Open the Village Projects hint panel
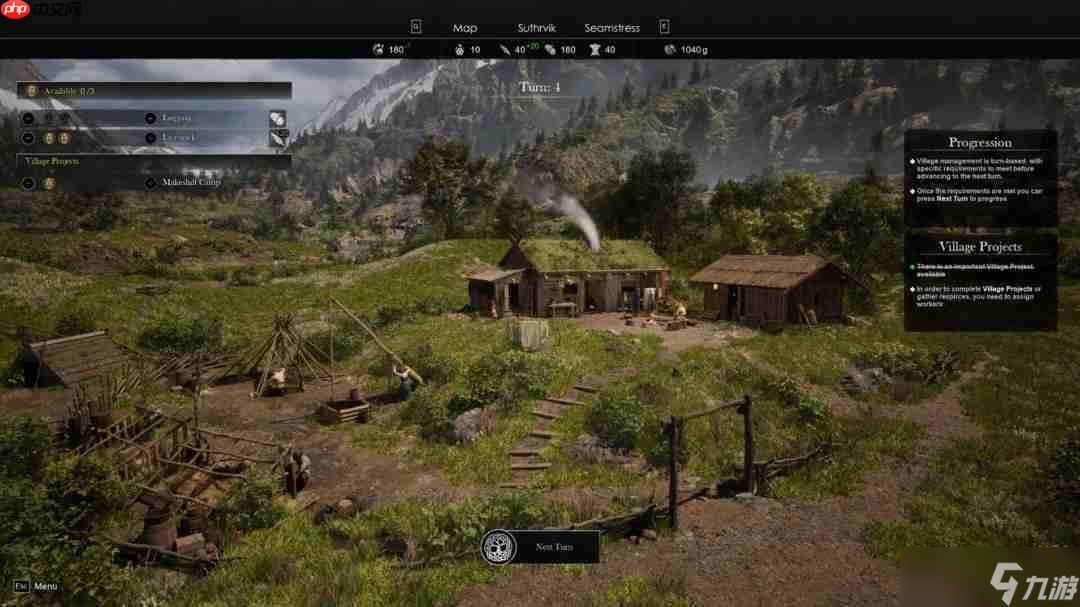1080x607 pixels. coord(980,246)
